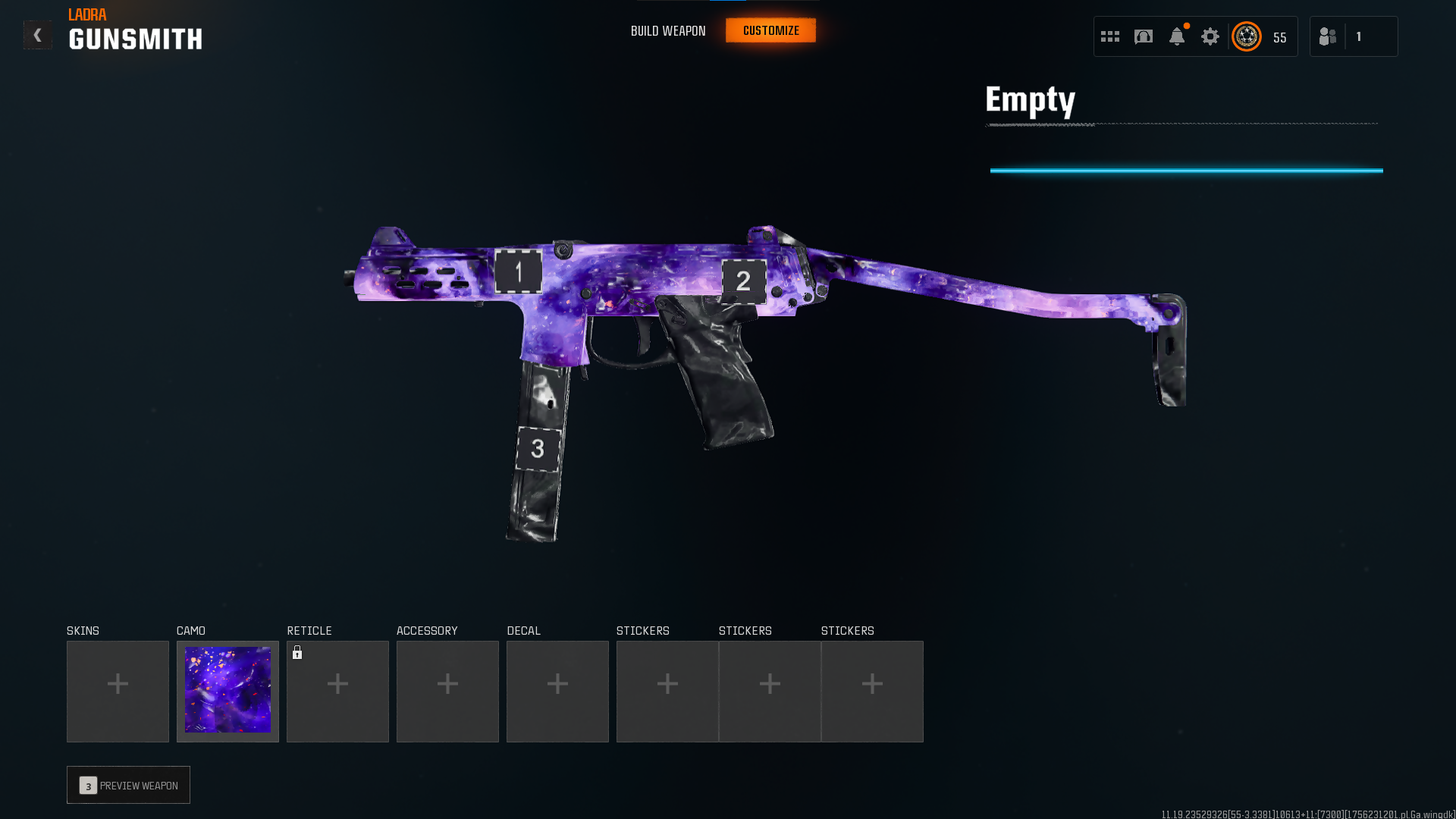Switch to the Build Weapon tab
The height and width of the screenshot is (819, 1456).
(668, 31)
